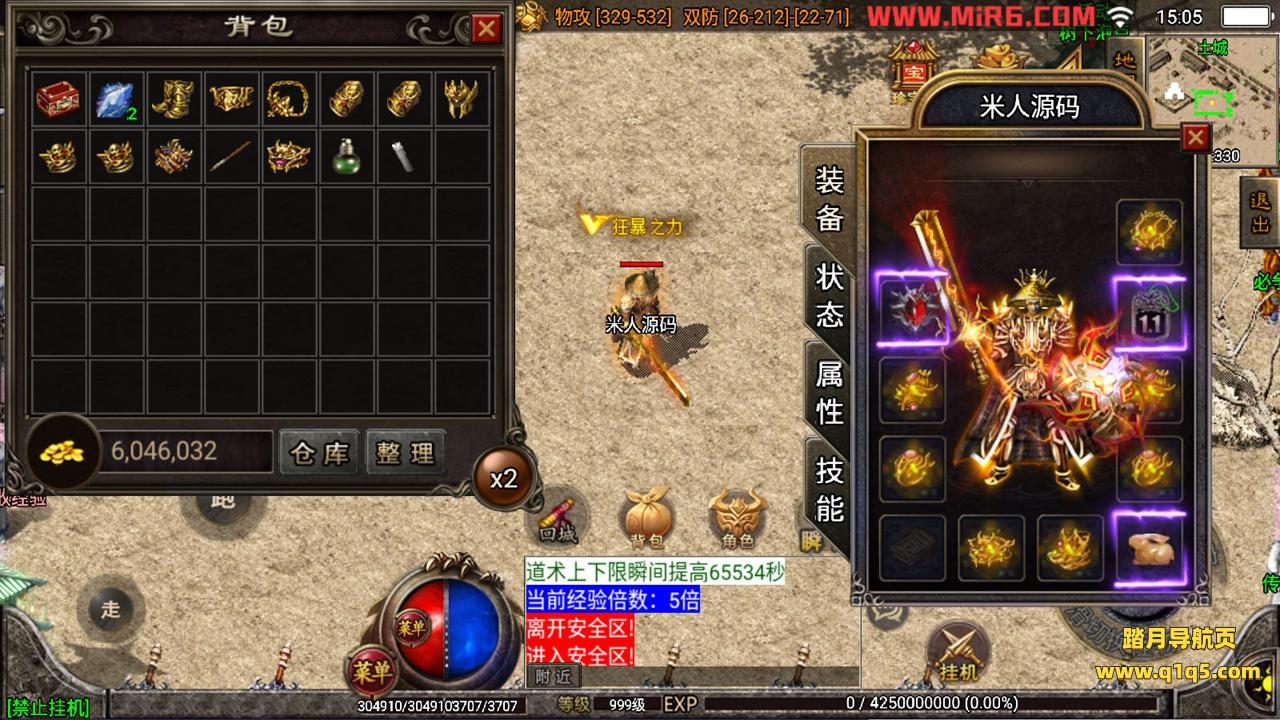The image size is (1280, 720).
Task: Switch to the 装备 equipment tab
Action: (830, 199)
